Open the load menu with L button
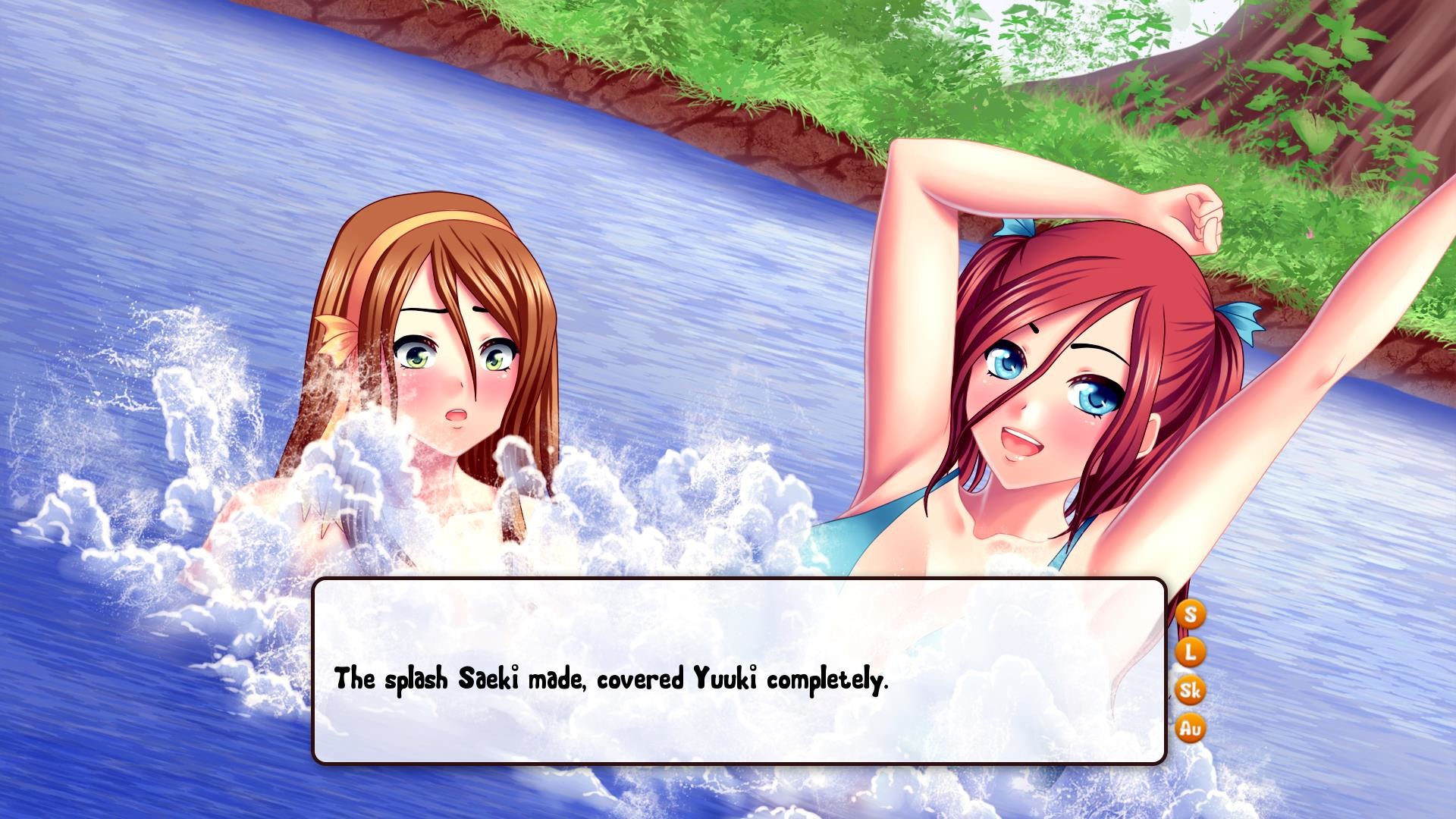This screenshot has width=1456, height=819. (x=1191, y=651)
